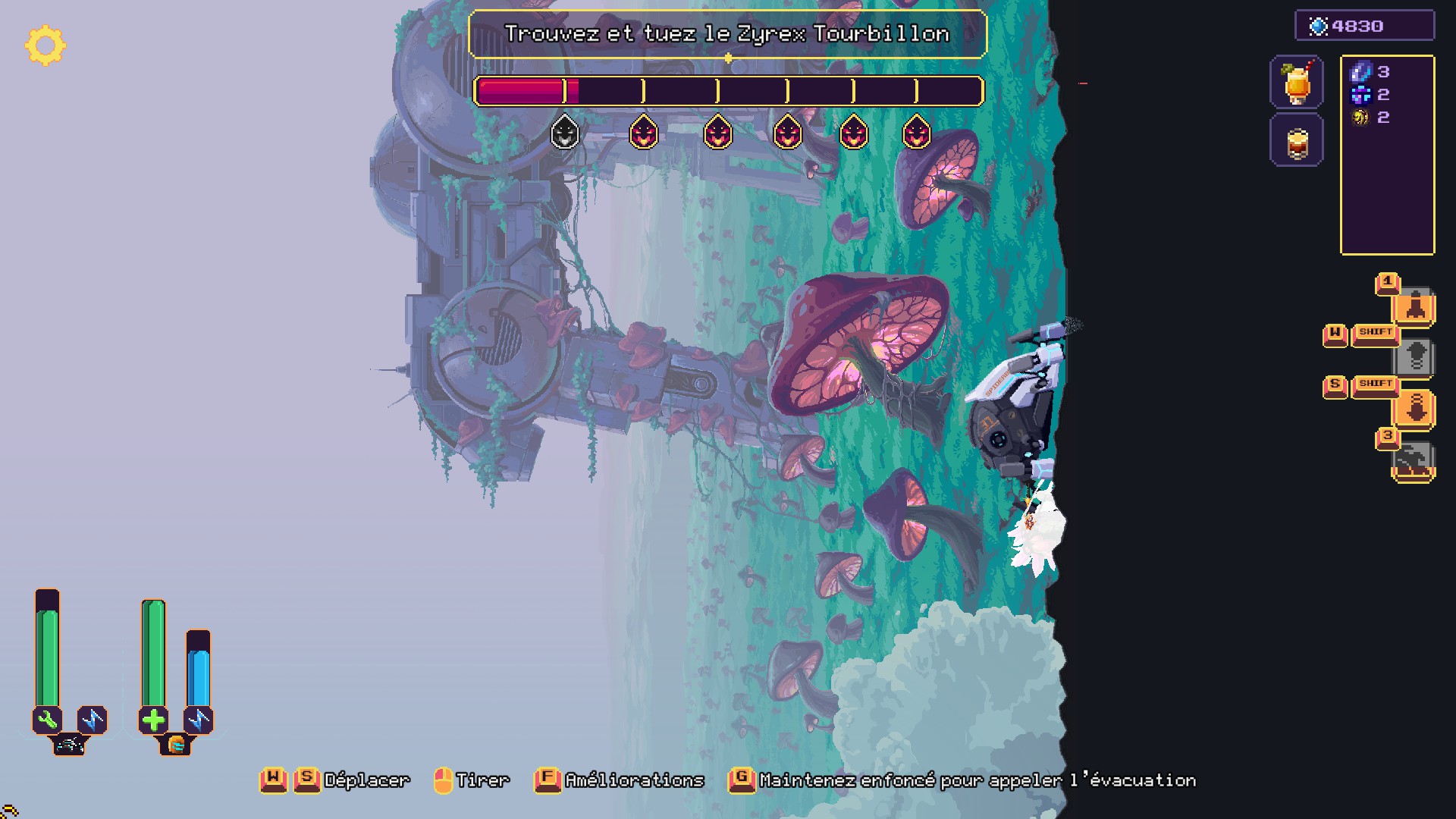Click the objective banner about Zyrex Tourbillon
Screen dimensions: 1456x819
point(727,34)
